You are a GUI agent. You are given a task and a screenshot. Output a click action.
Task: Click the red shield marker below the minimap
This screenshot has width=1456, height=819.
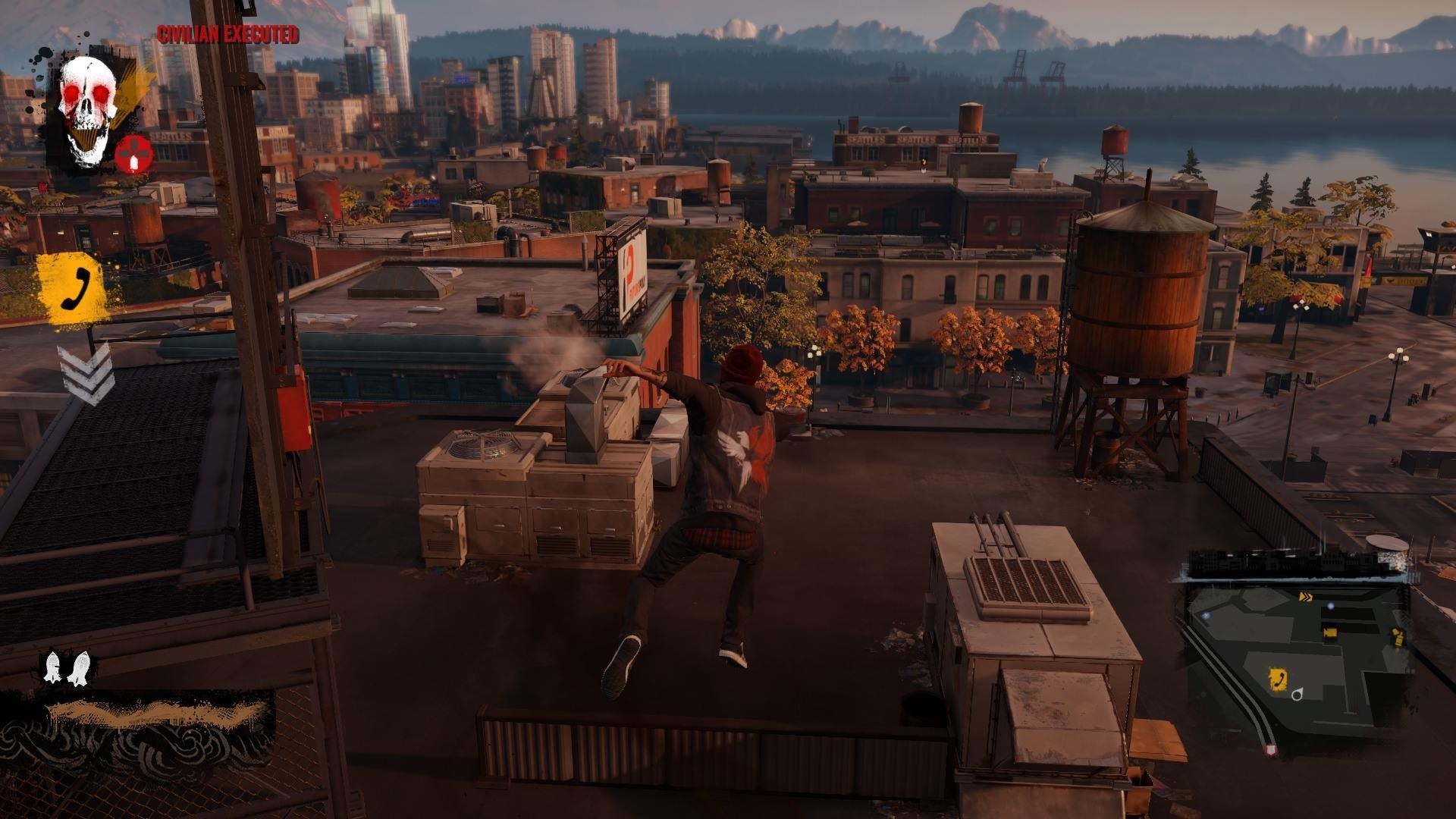coord(1272,749)
